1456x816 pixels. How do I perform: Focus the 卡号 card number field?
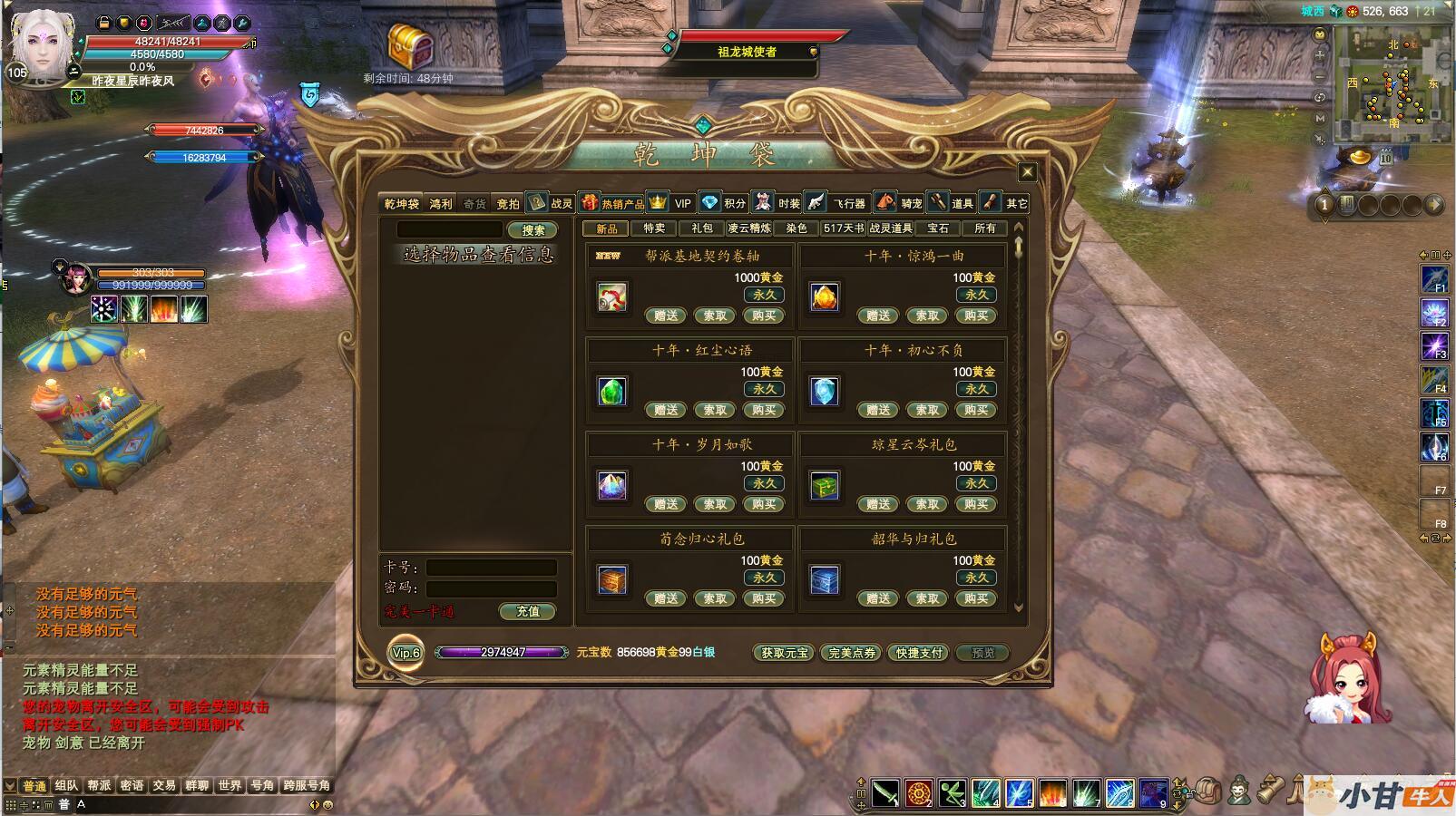point(491,568)
